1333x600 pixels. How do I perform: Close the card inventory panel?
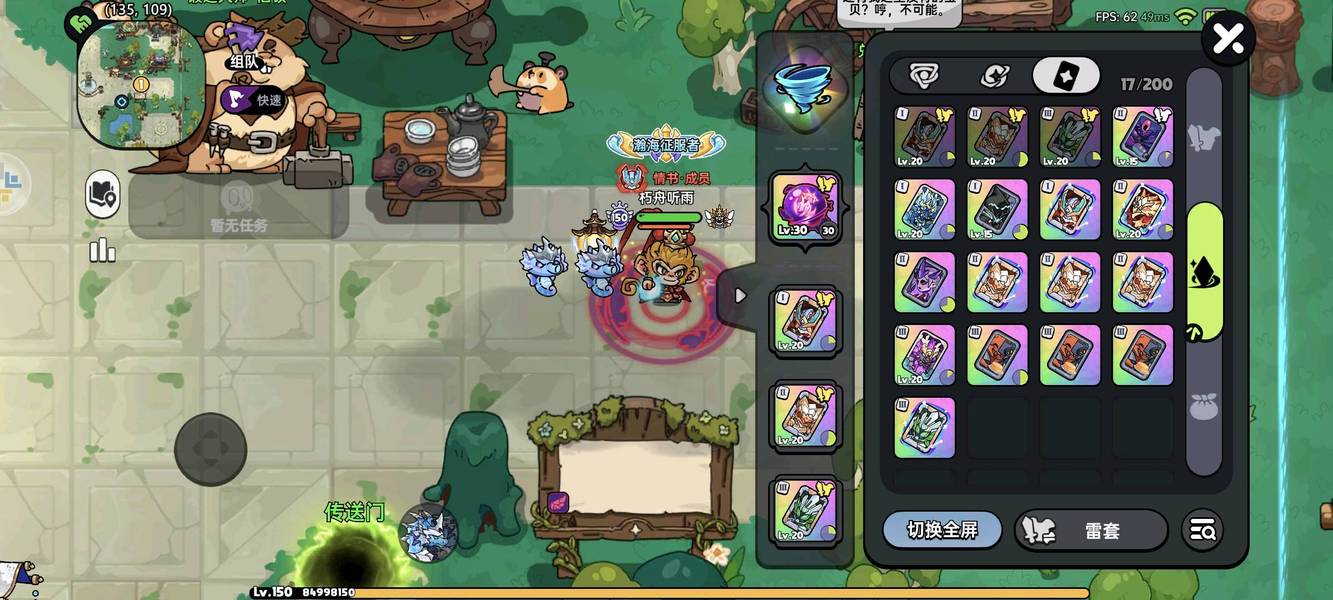pos(1227,40)
